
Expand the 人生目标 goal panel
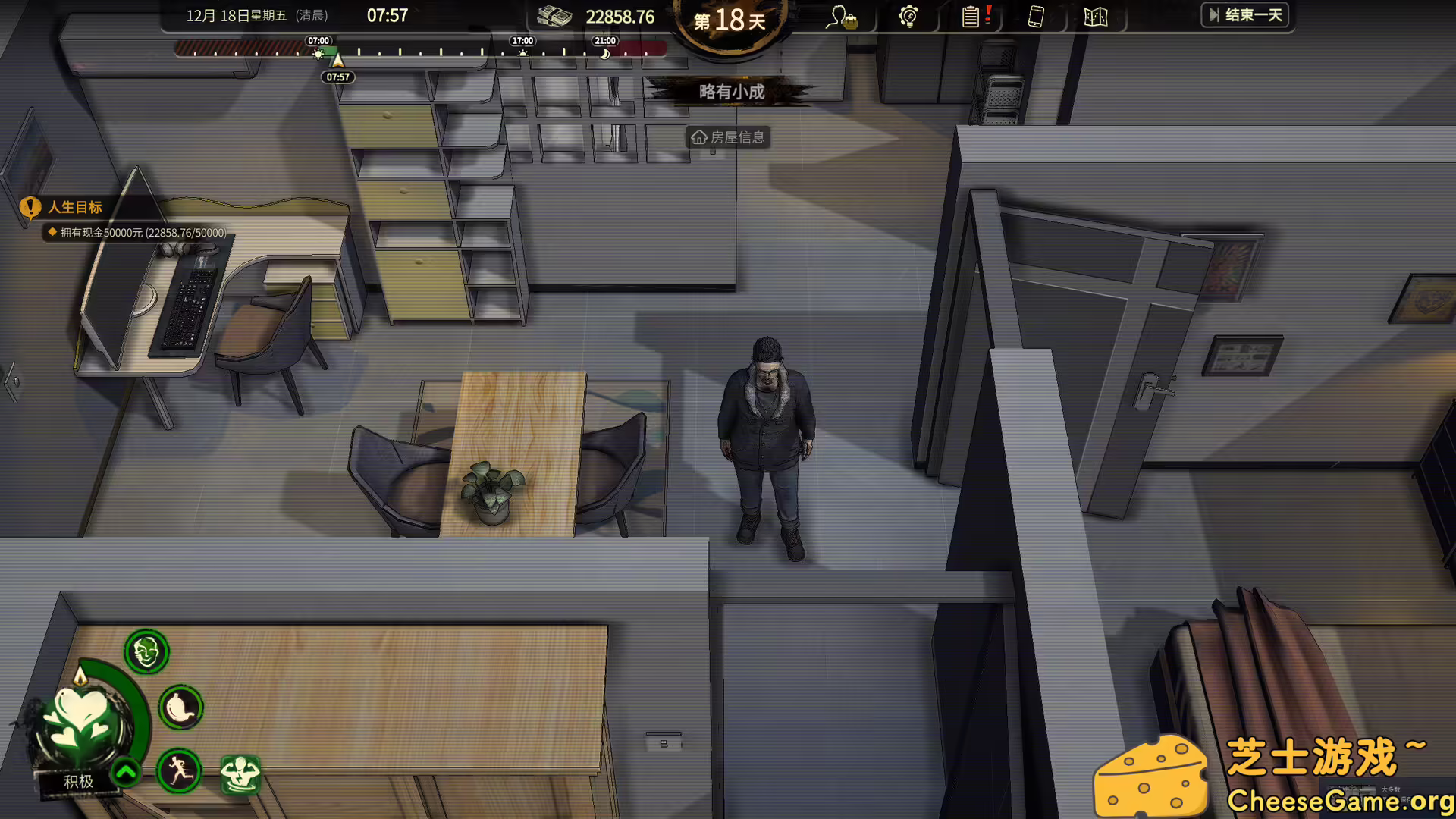(x=75, y=208)
